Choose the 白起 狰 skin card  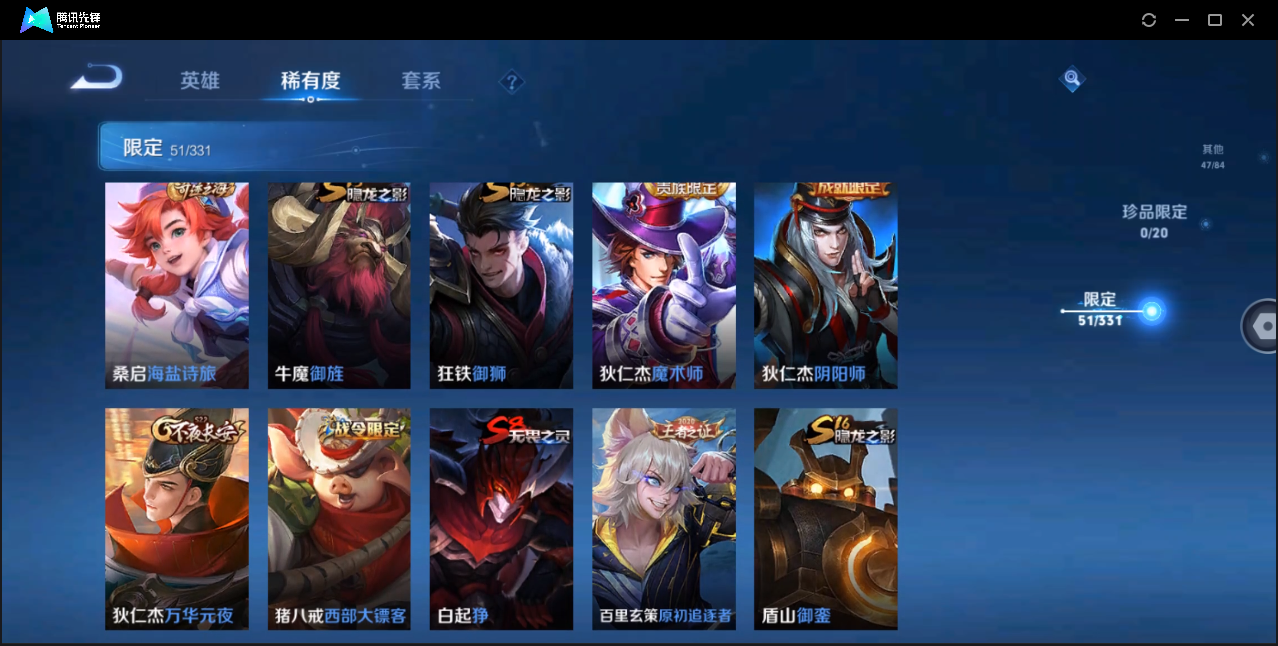[501, 518]
